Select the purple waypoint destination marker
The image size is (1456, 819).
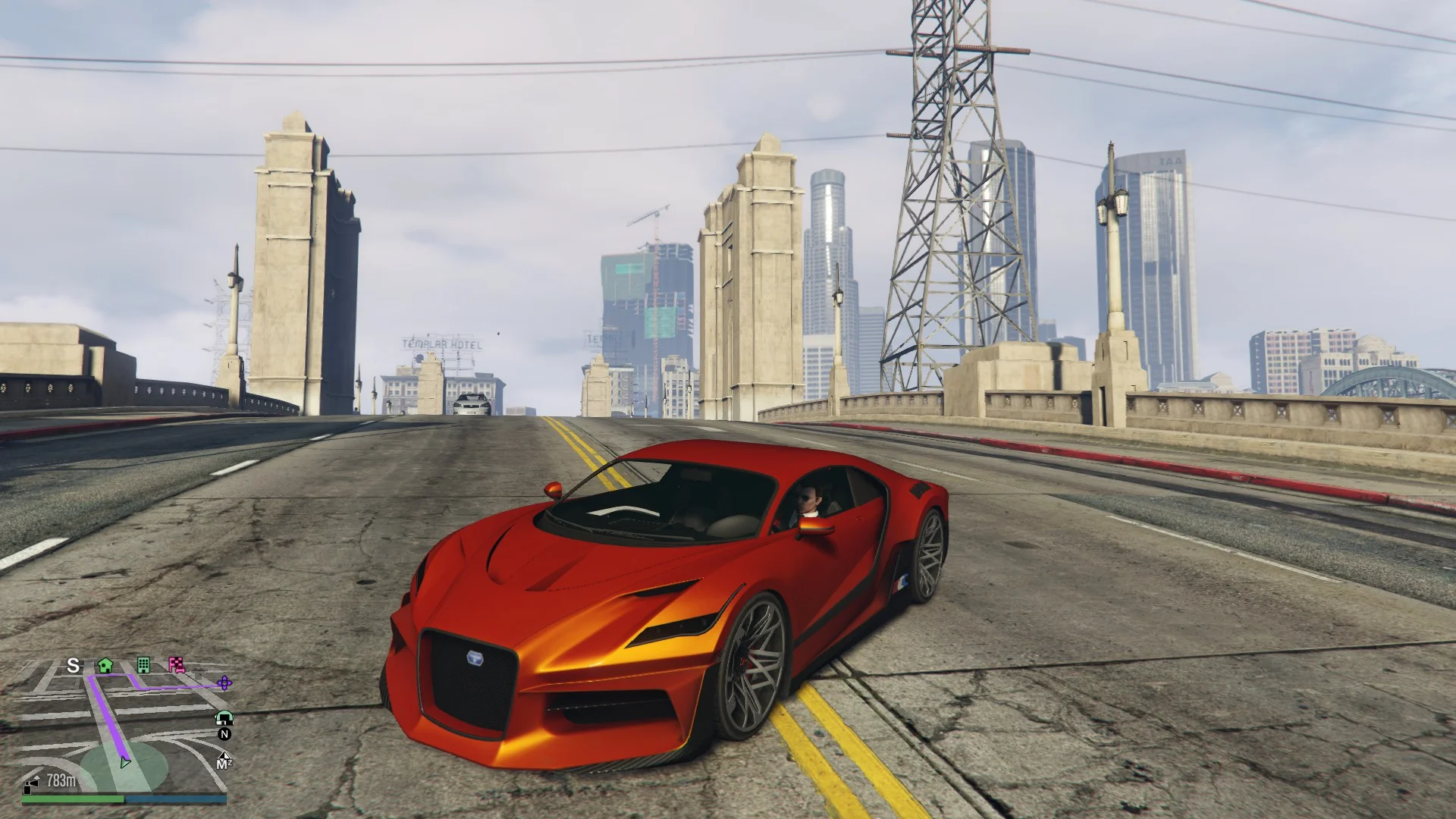pyautogui.click(x=224, y=683)
